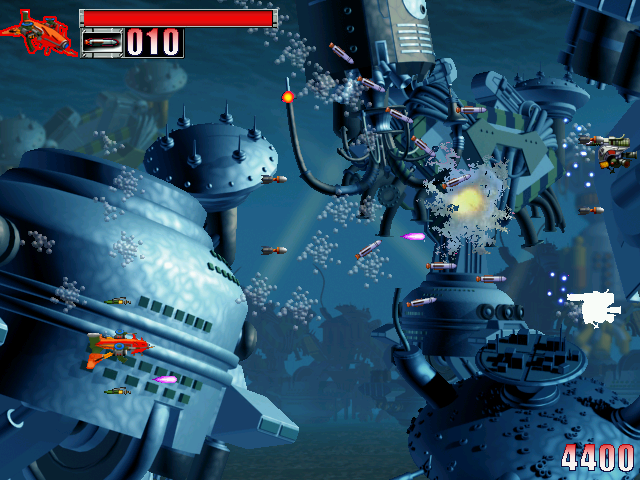
Task: Select the missile weapon icon
Action: (101, 43)
